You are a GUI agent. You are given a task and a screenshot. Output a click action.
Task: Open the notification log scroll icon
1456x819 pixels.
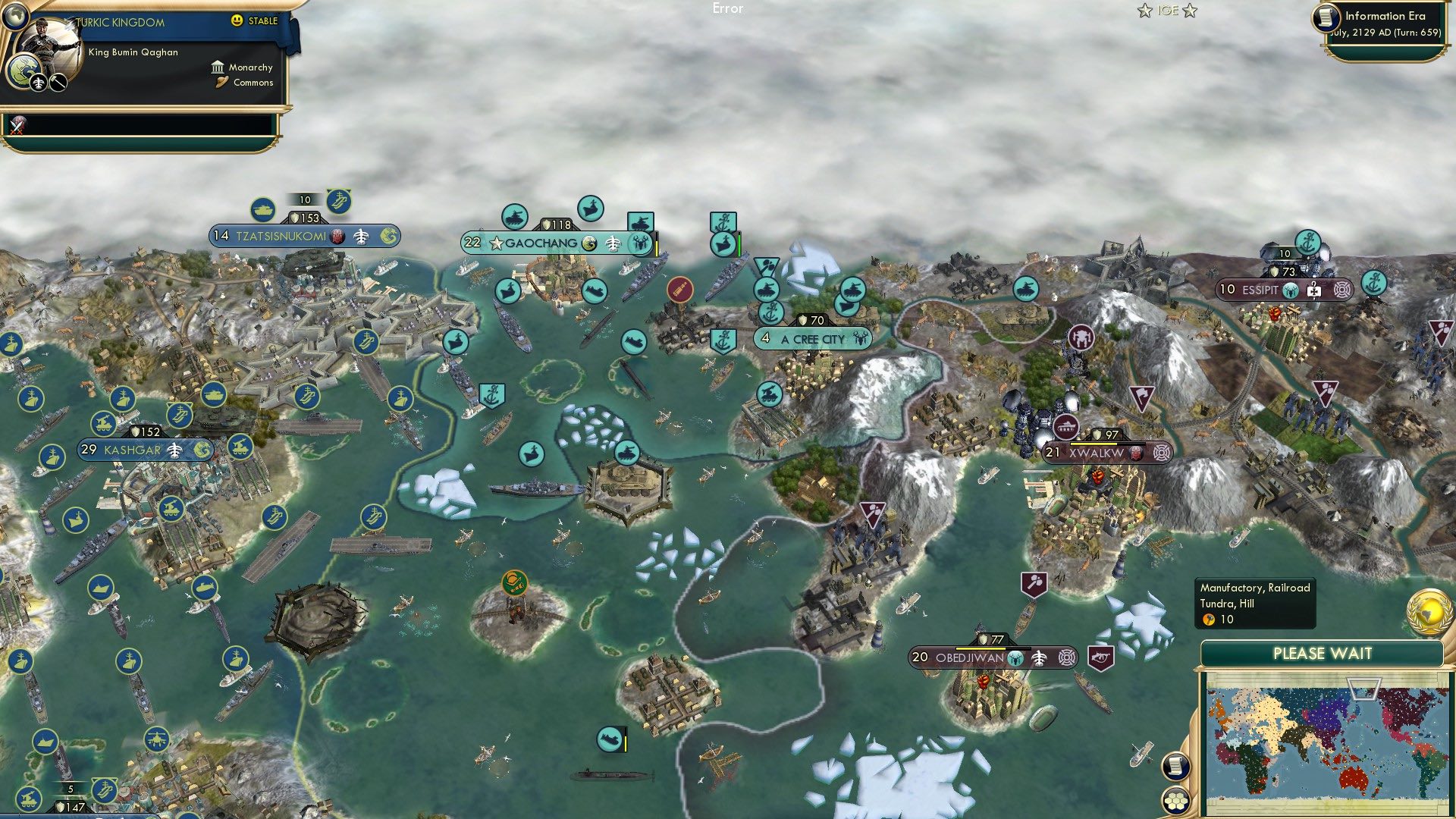click(x=1175, y=767)
